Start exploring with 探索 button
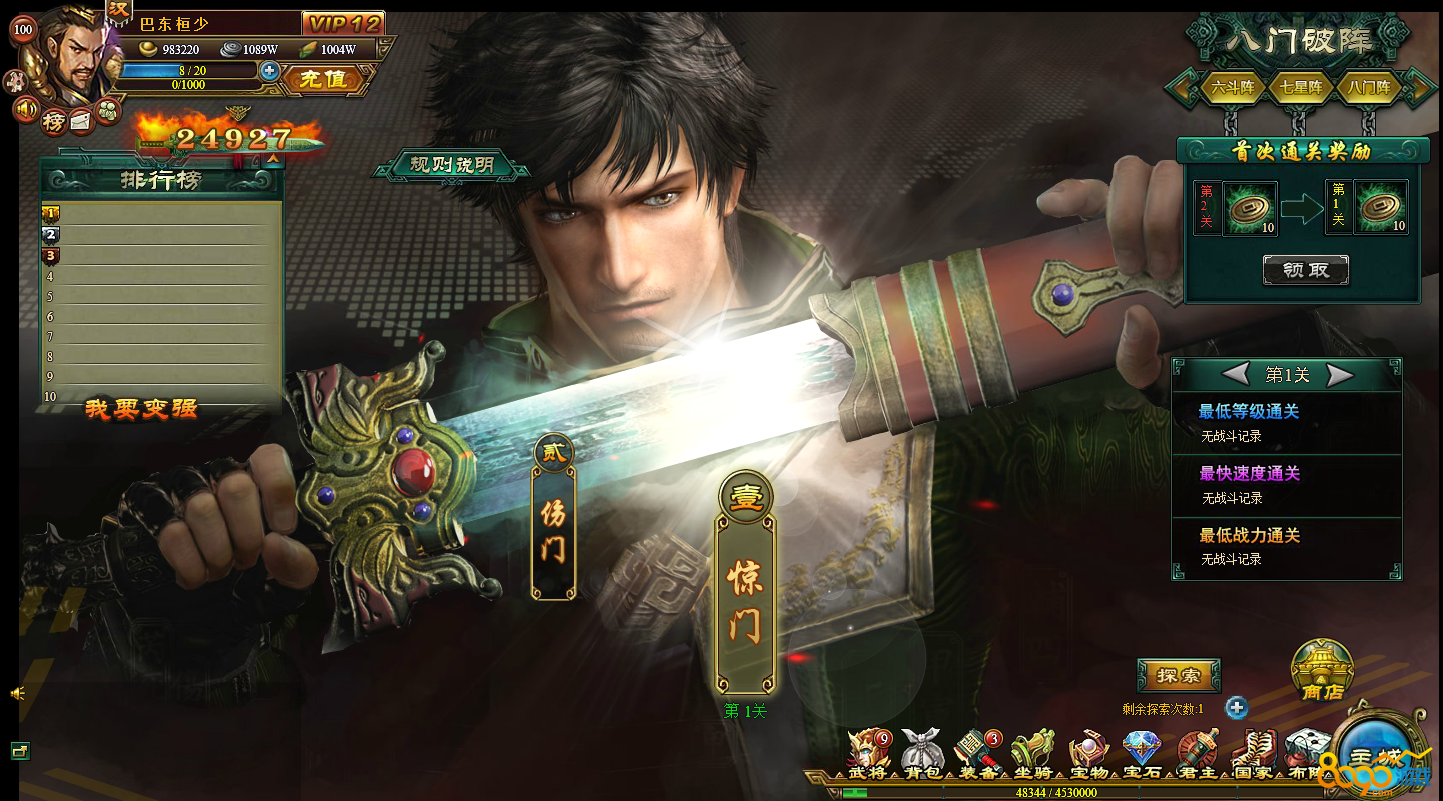The width and height of the screenshot is (1443, 801). click(1178, 675)
